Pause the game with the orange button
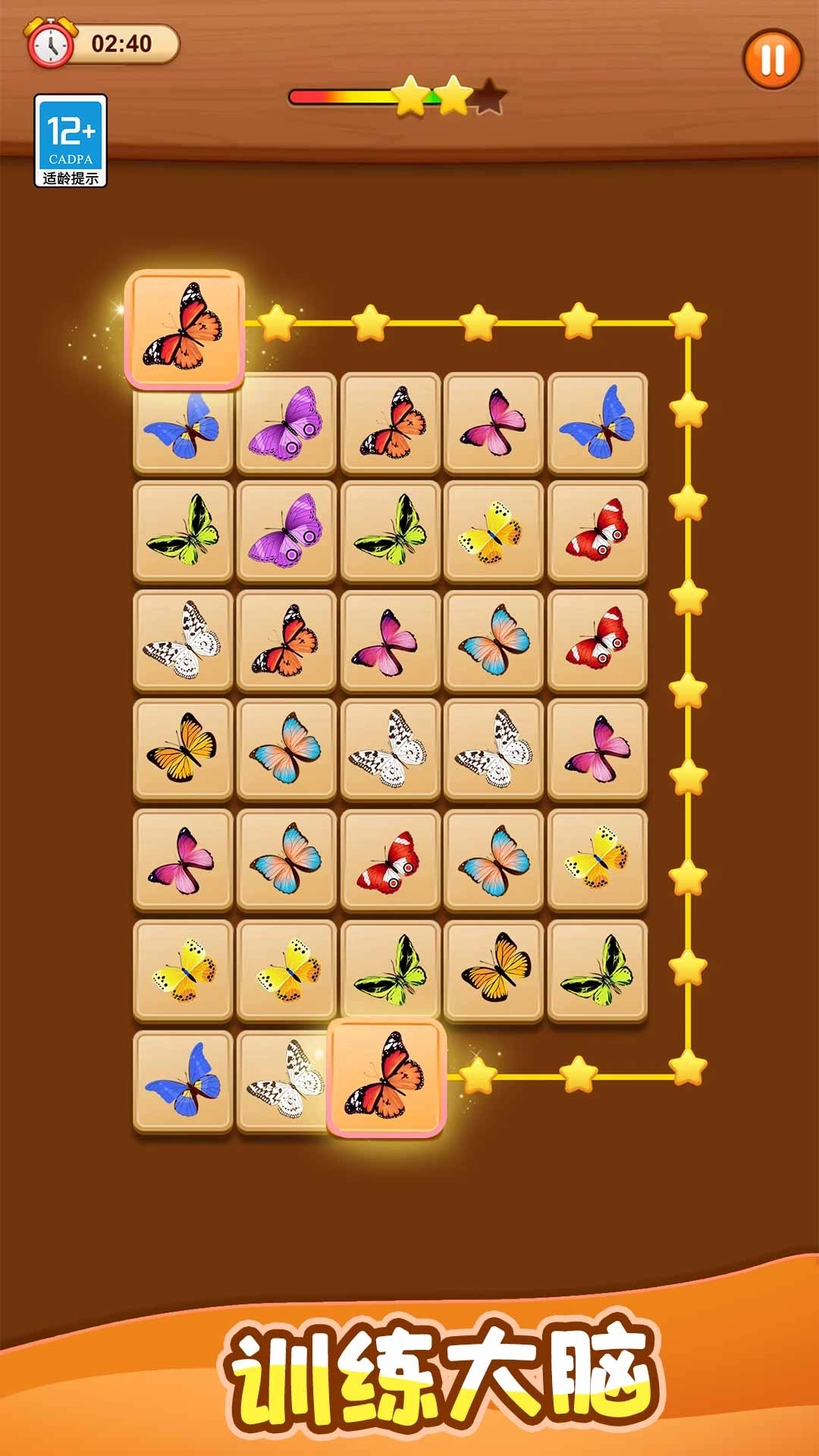The image size is (819, 1456). pyautogui.click(x=772, y=59)
